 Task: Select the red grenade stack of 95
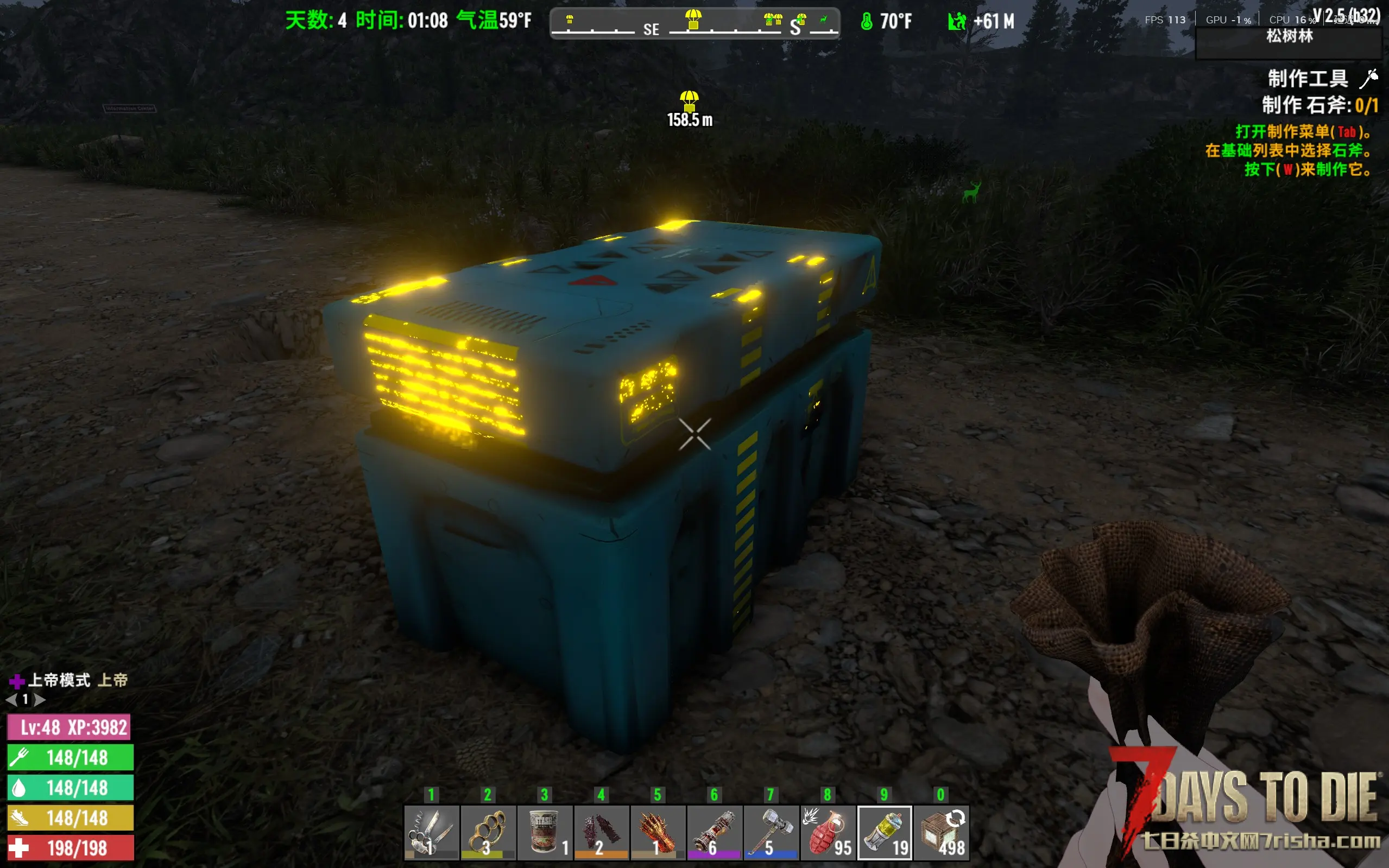coord(827,832)
